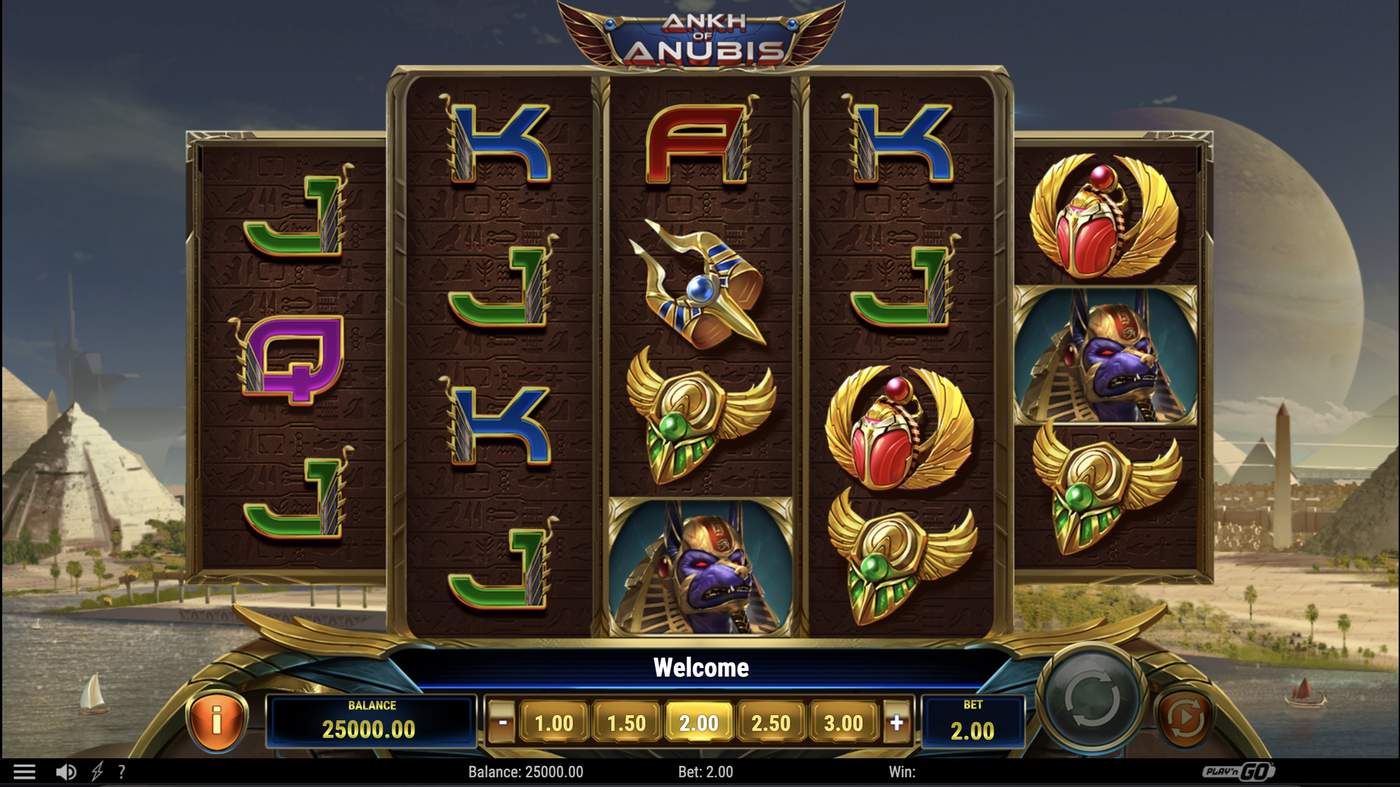Click the Balance display showing 25000.00
Image resolution: width=1400 pixels, height=787 pixels.
click(370, 722)
